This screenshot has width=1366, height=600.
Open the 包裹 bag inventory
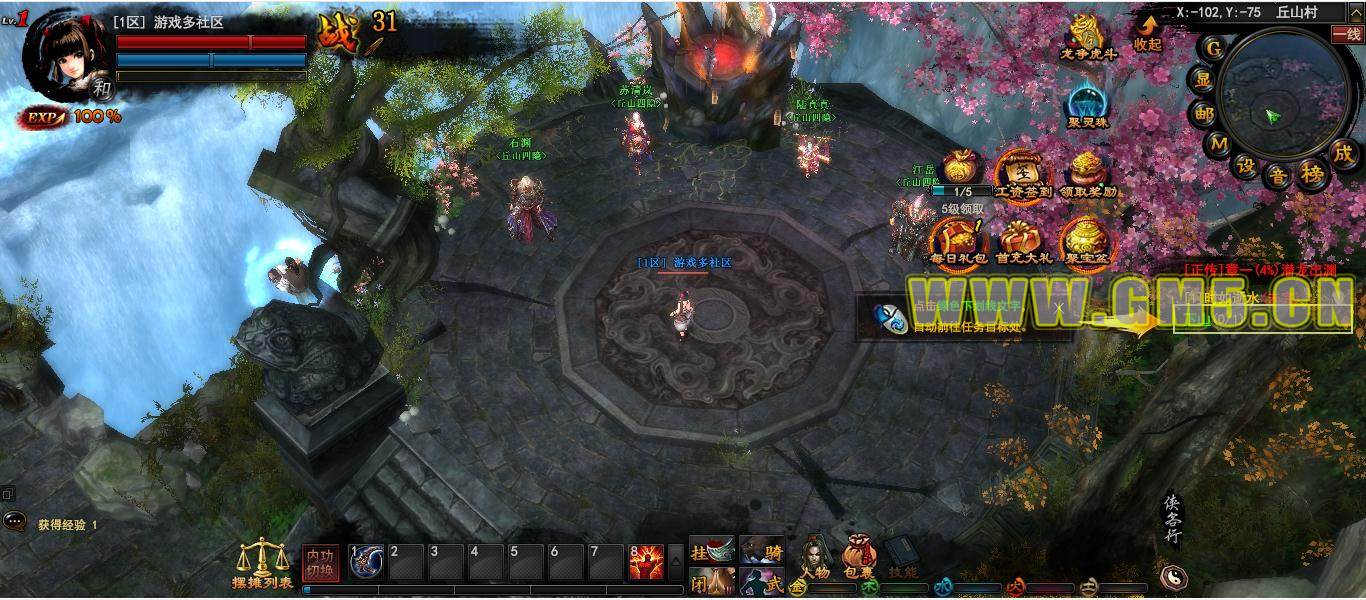(x=858, y=559)
